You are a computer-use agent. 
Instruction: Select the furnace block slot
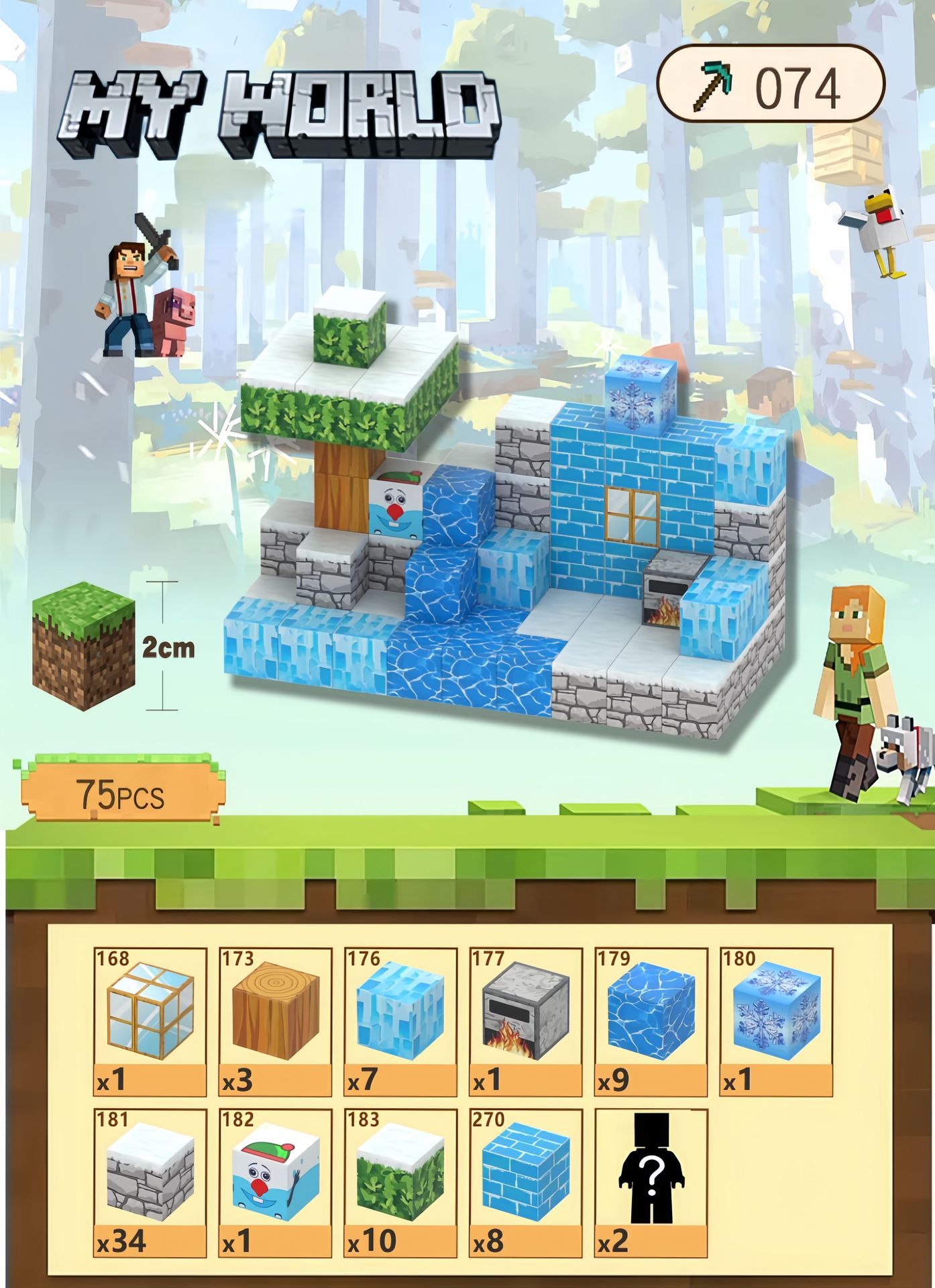click(x=525, y=1021)
